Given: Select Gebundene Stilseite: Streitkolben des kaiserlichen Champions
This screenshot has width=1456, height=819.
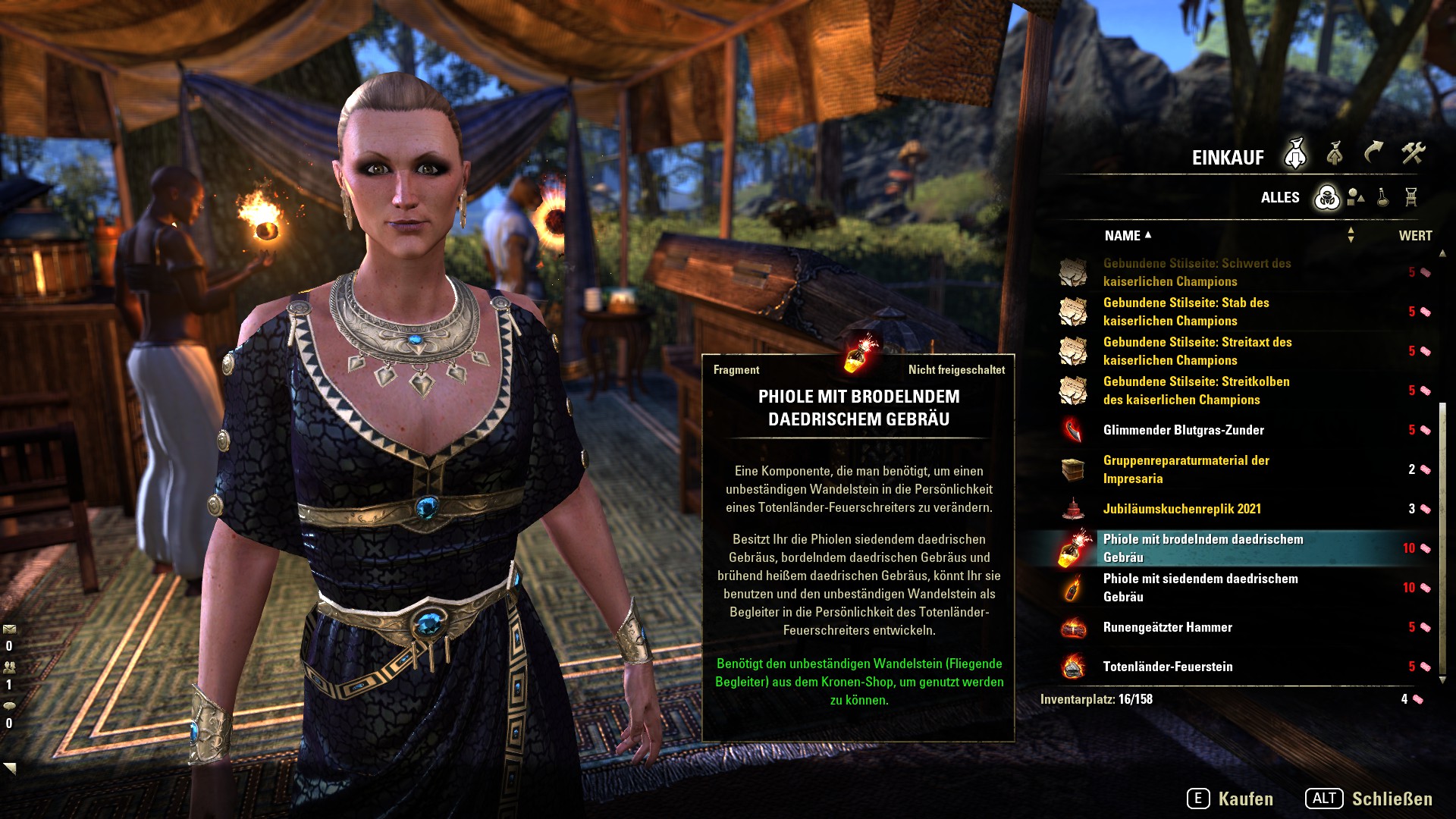Looking at the screenshot, I should click(1196, 391).
